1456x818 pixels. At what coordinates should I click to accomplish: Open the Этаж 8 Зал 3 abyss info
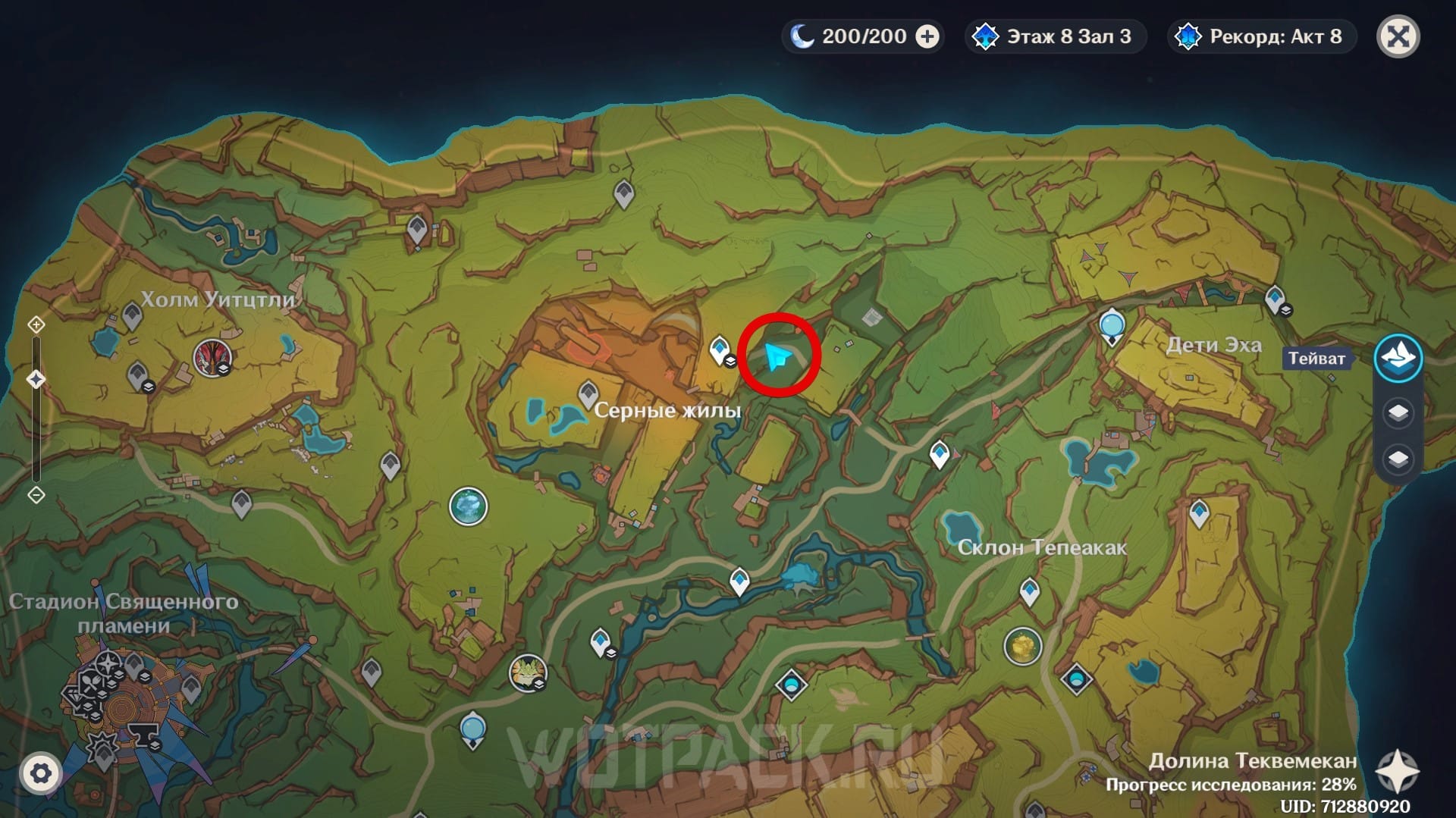click(x=1056, y=36)
